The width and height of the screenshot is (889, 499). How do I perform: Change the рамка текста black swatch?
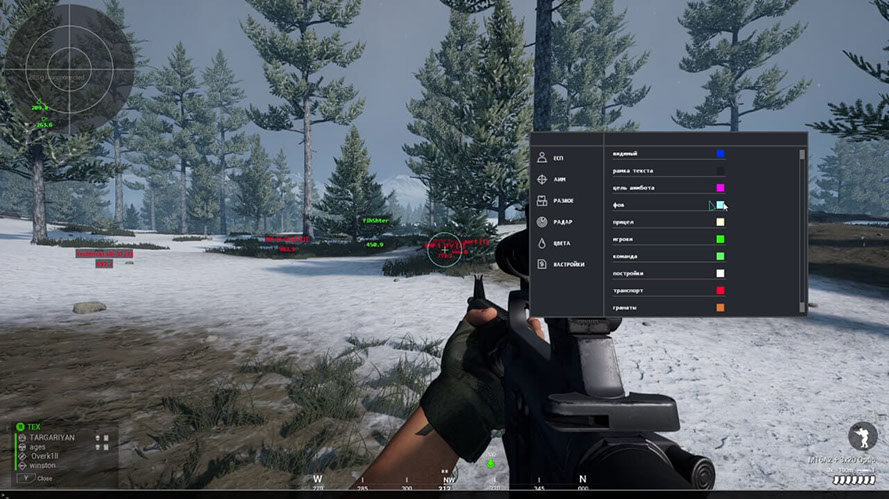point(720,171)
